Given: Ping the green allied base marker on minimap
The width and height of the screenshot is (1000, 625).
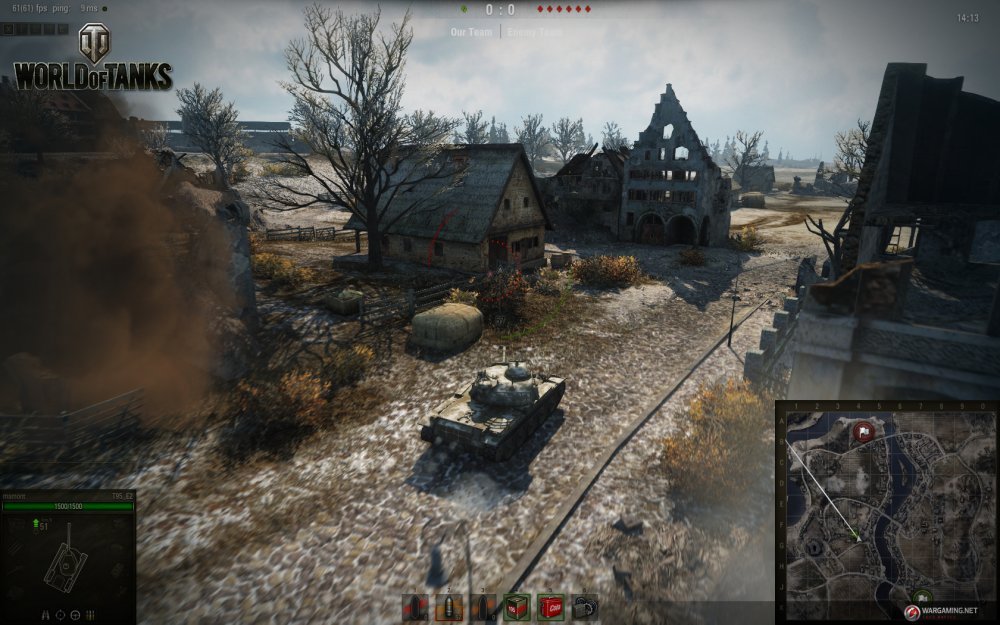Looking at the screenshot, I should pyautogui.click(x=921, y=597).
